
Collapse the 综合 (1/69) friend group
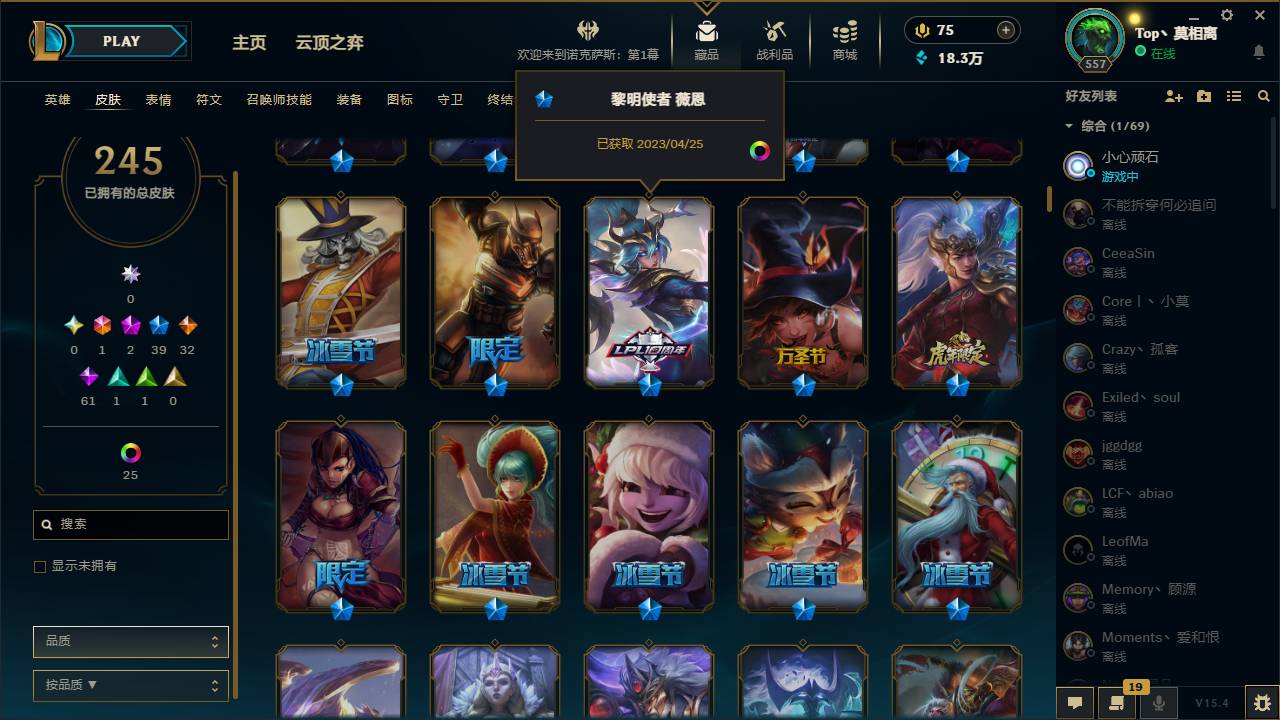[1068, 126]
